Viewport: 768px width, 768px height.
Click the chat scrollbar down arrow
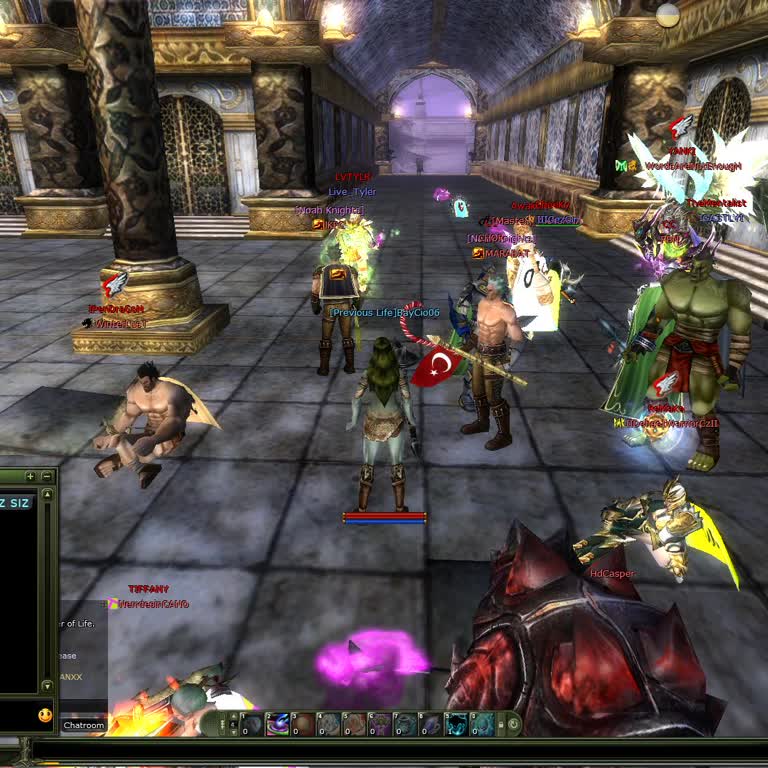47,686
